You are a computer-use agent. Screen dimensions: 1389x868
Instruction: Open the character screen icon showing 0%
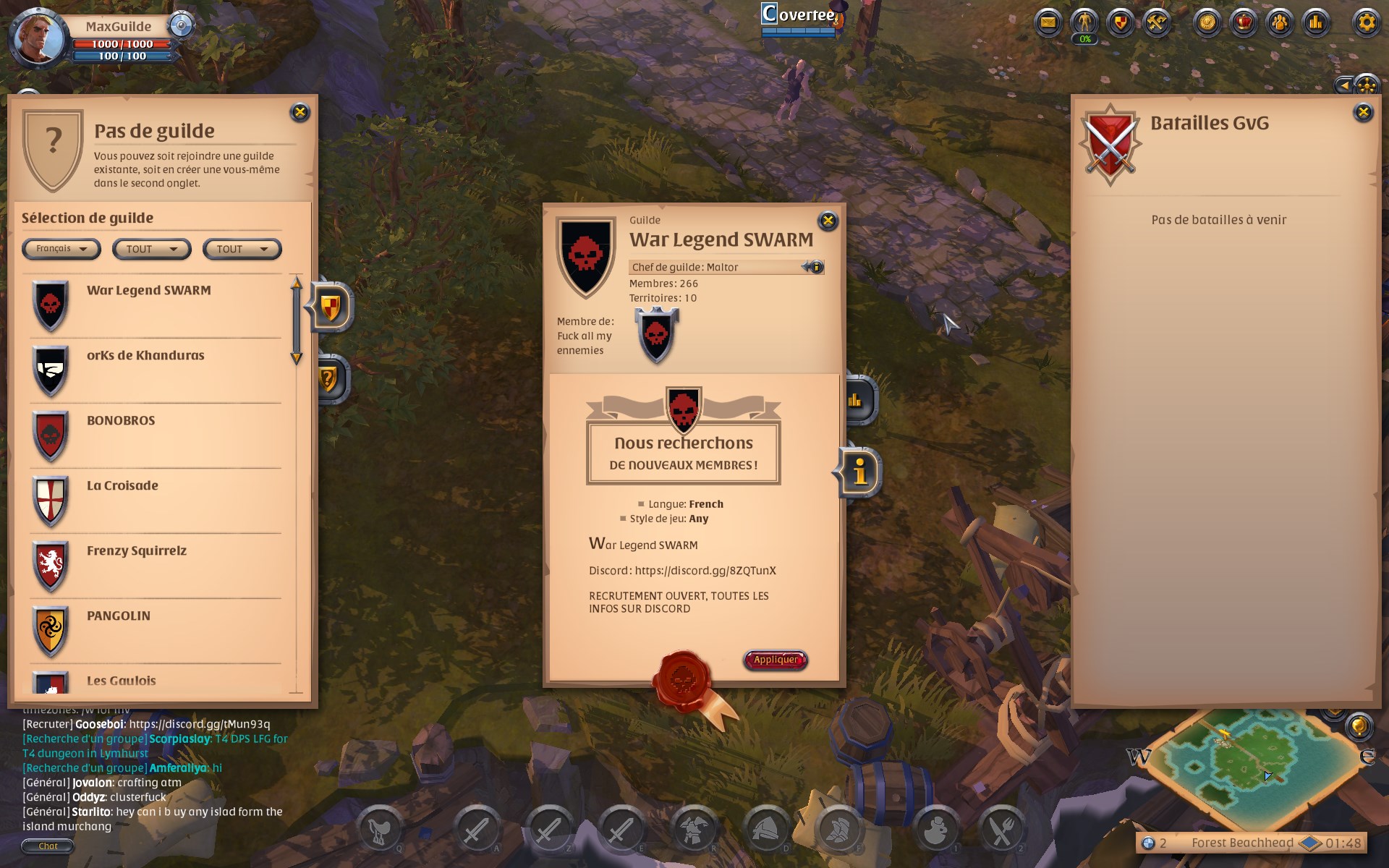(x=1085, y=22)
